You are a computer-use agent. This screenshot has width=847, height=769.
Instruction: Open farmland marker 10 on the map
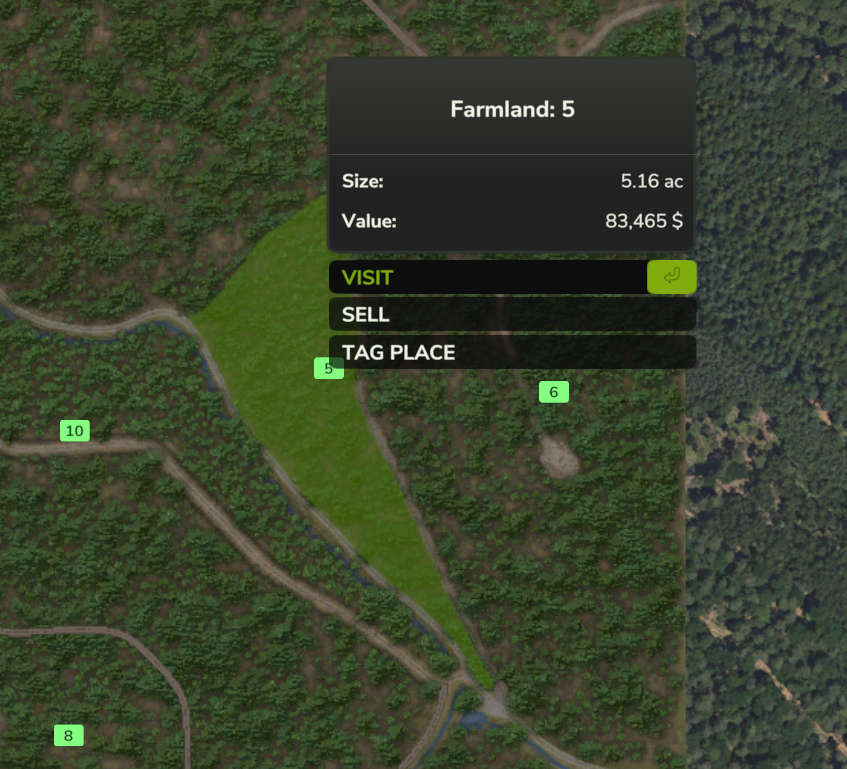tap(74, 431)
